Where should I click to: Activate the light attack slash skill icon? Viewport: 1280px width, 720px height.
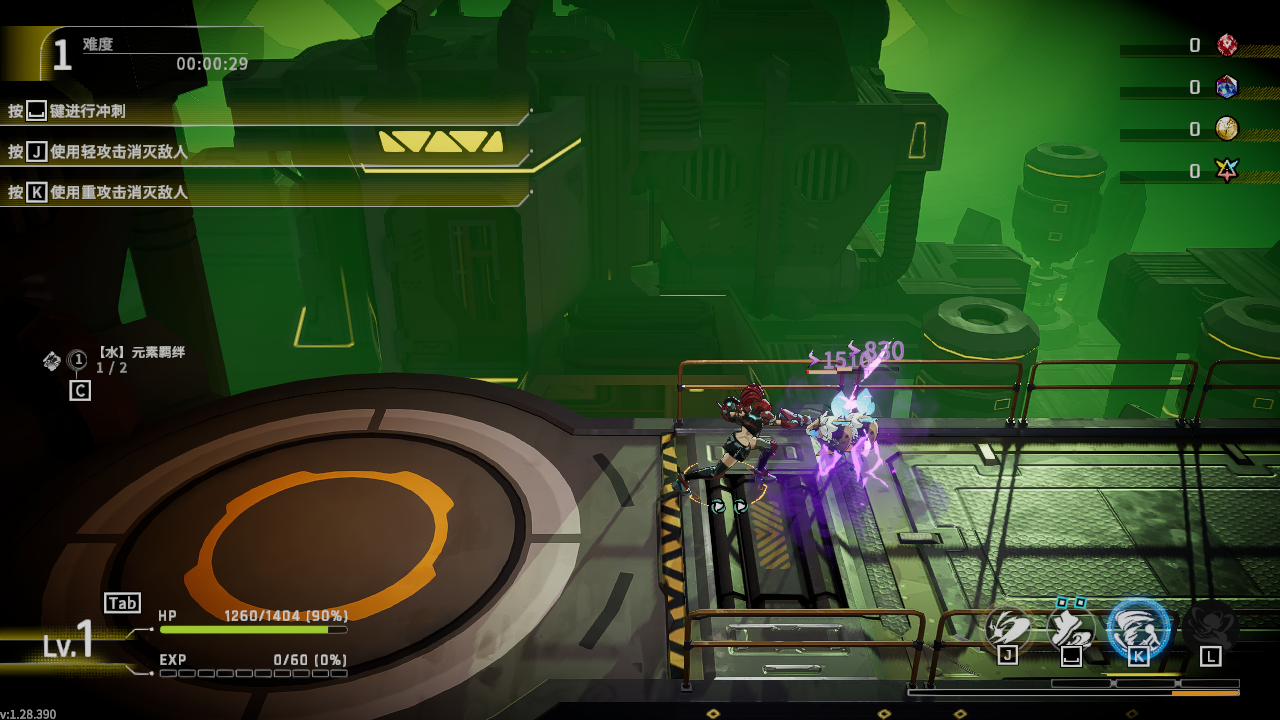pyautogui.click(x=1008, y=628)
